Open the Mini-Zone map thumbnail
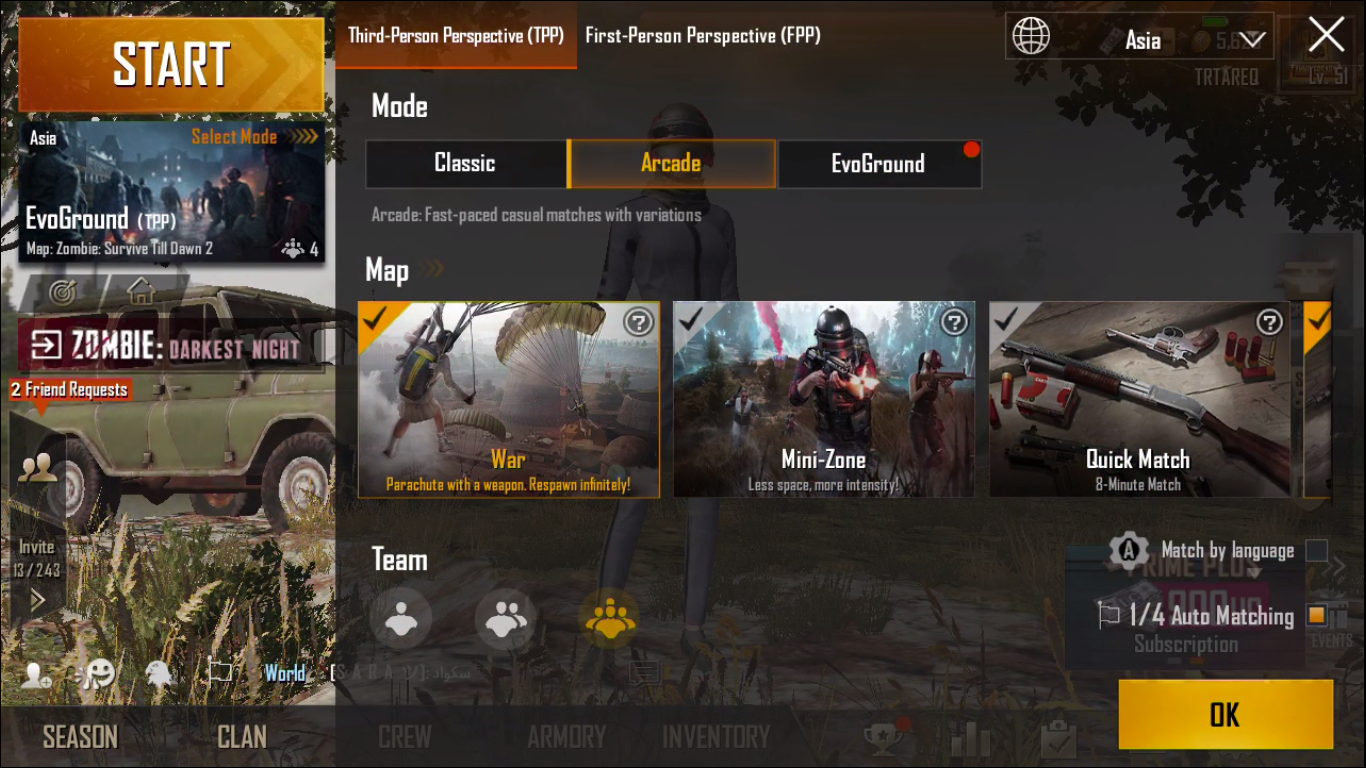 pyautogui.click(x=823, y=400)
